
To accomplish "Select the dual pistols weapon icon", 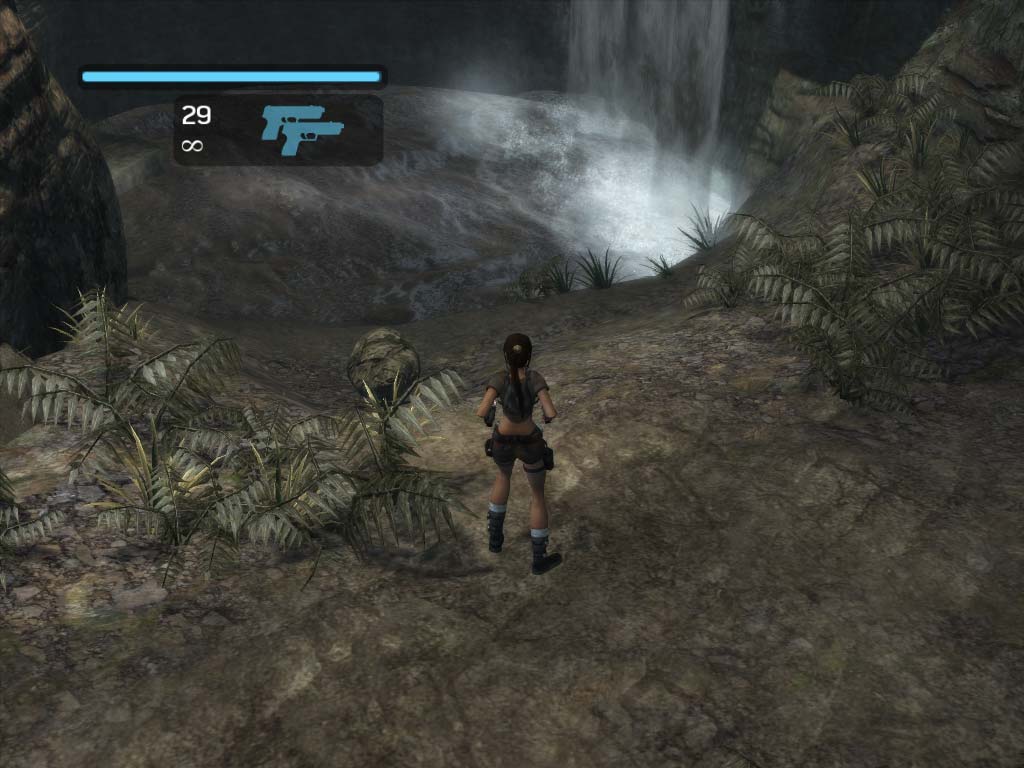I will (302, 129).
